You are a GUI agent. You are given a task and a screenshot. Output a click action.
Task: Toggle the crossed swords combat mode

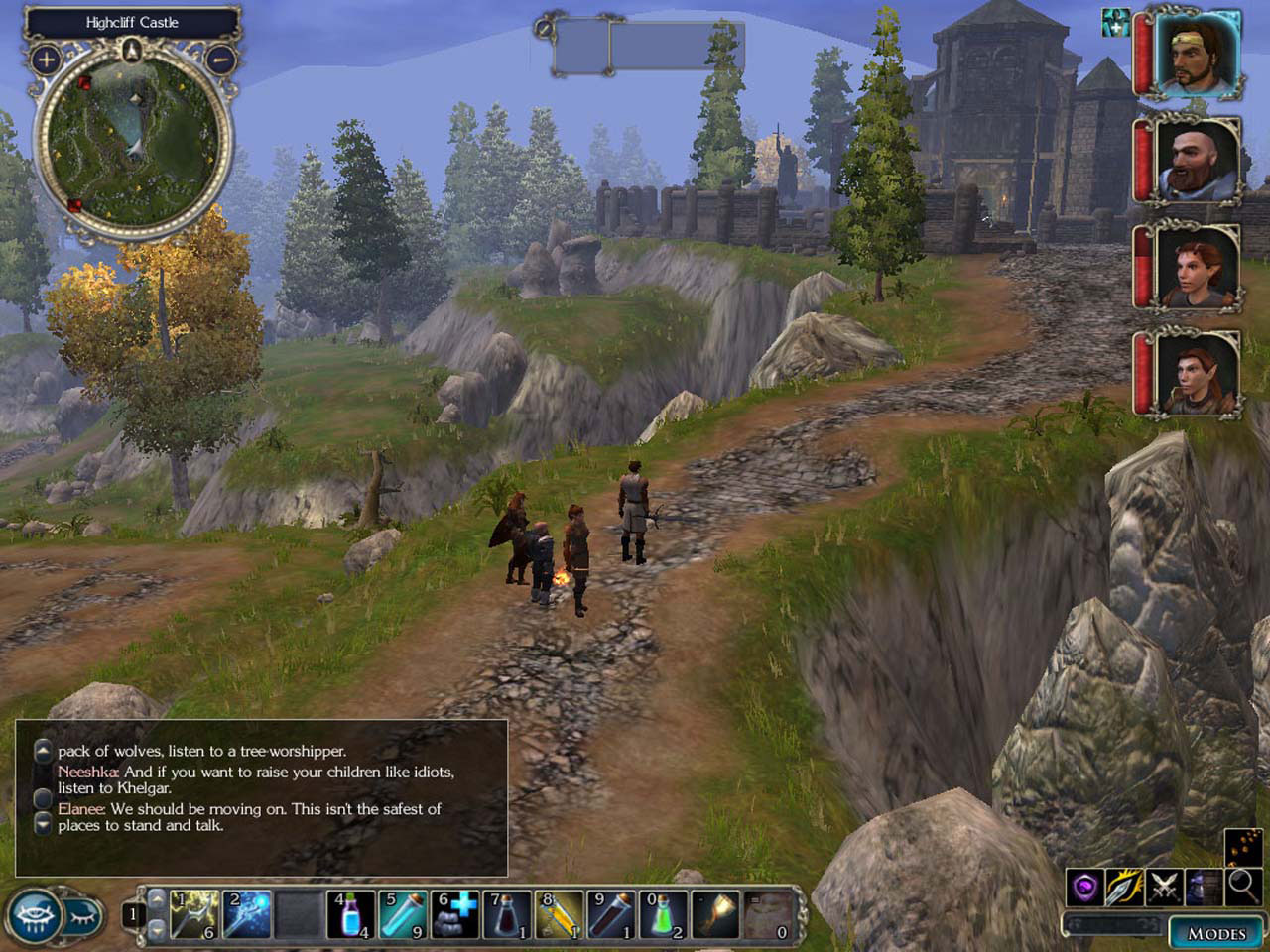tap(1163, 887)
